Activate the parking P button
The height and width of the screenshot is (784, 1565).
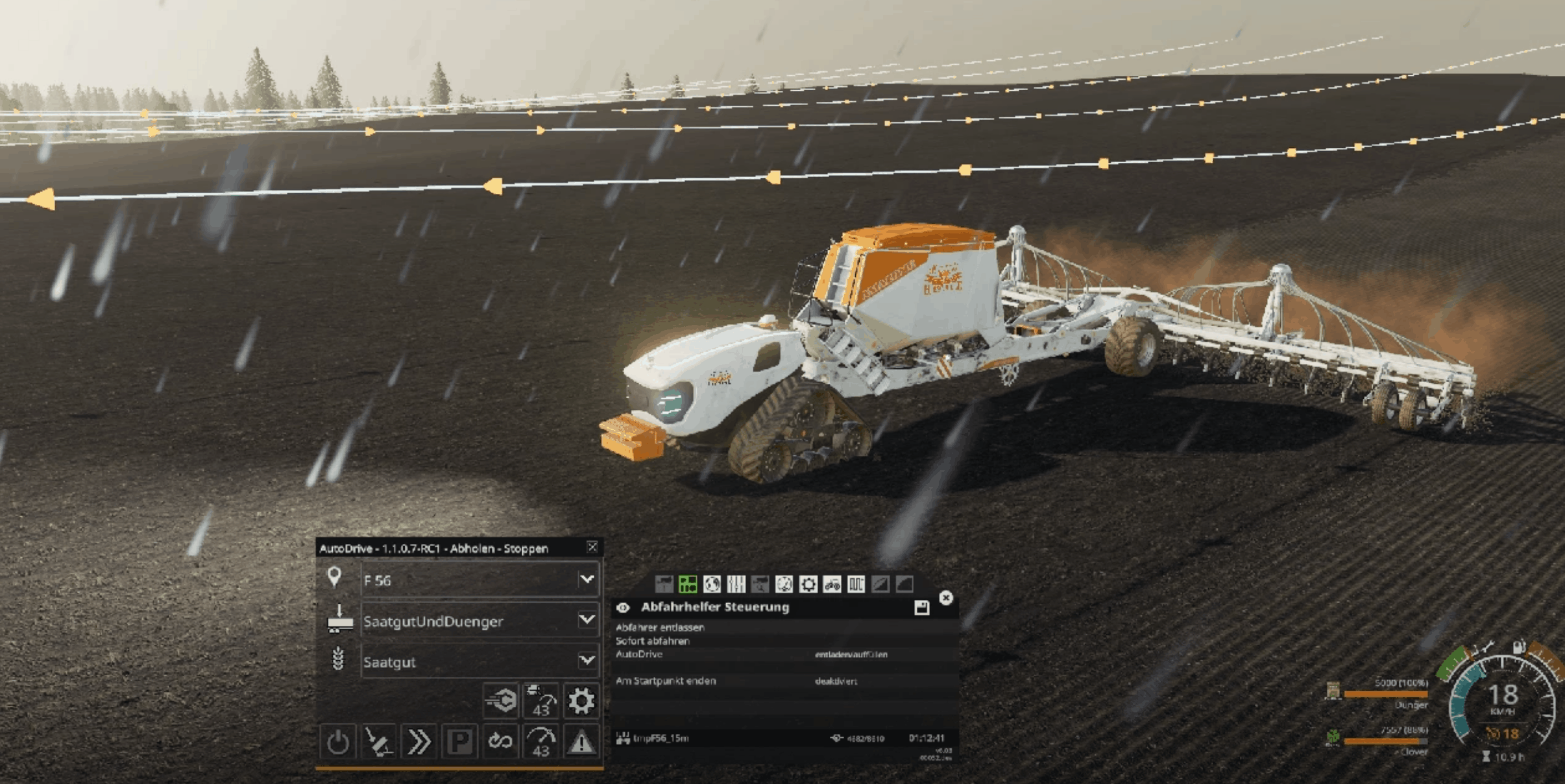tap(459, 742)
